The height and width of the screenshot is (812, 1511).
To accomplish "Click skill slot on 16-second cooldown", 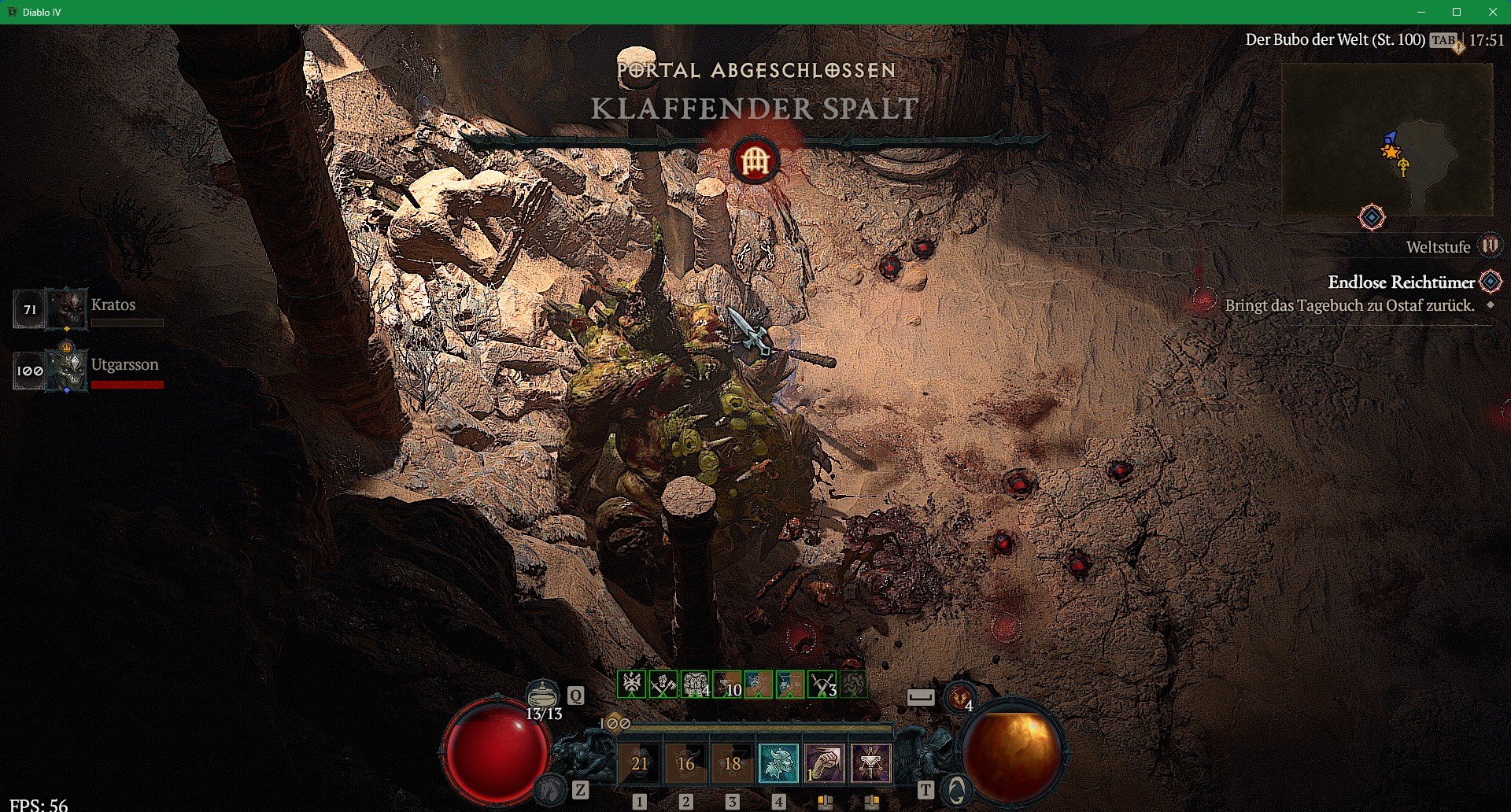I will [685, 762].
